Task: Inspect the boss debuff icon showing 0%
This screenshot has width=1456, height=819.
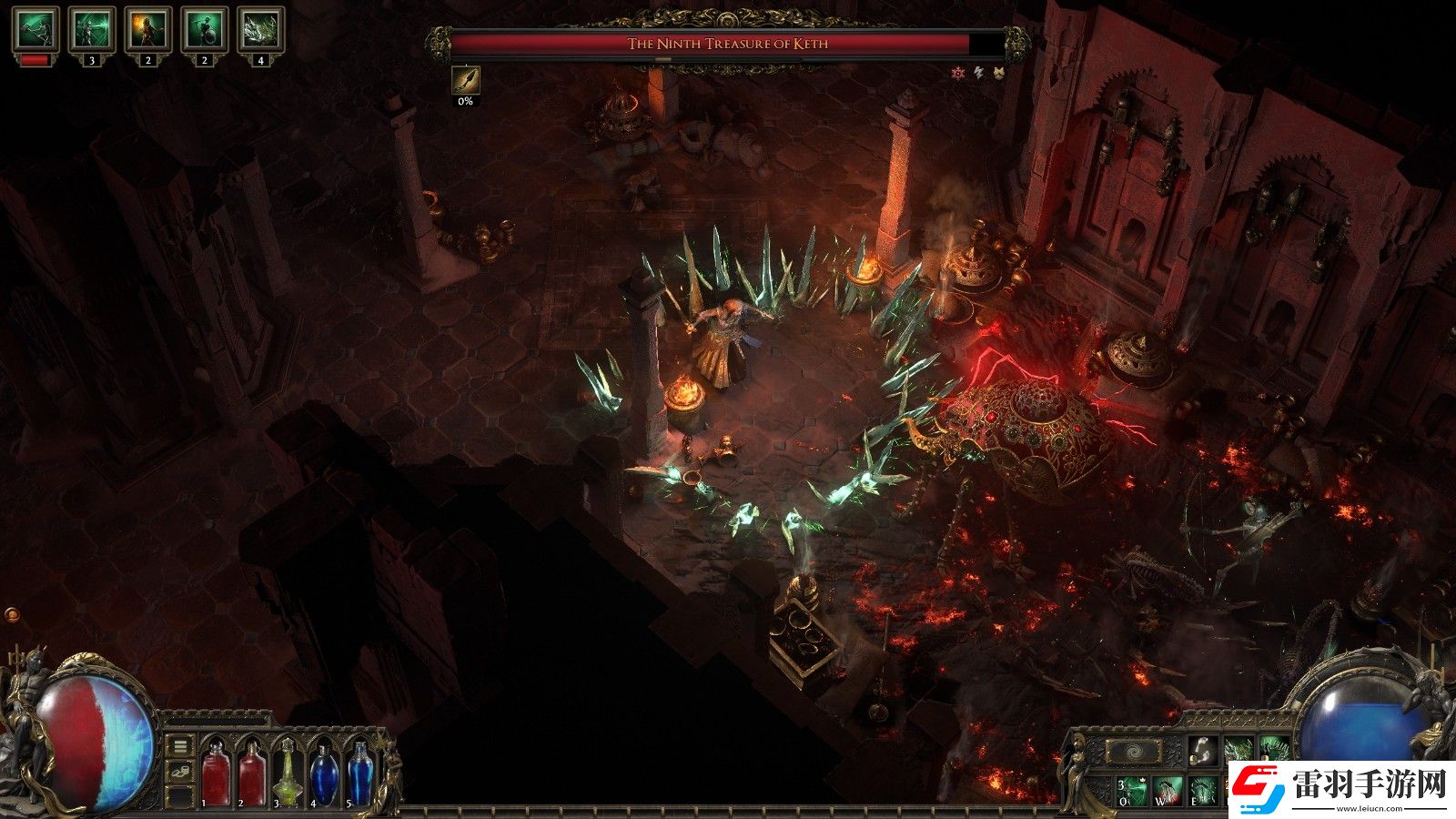Action: pyautogui.click(x=465, y=80)
